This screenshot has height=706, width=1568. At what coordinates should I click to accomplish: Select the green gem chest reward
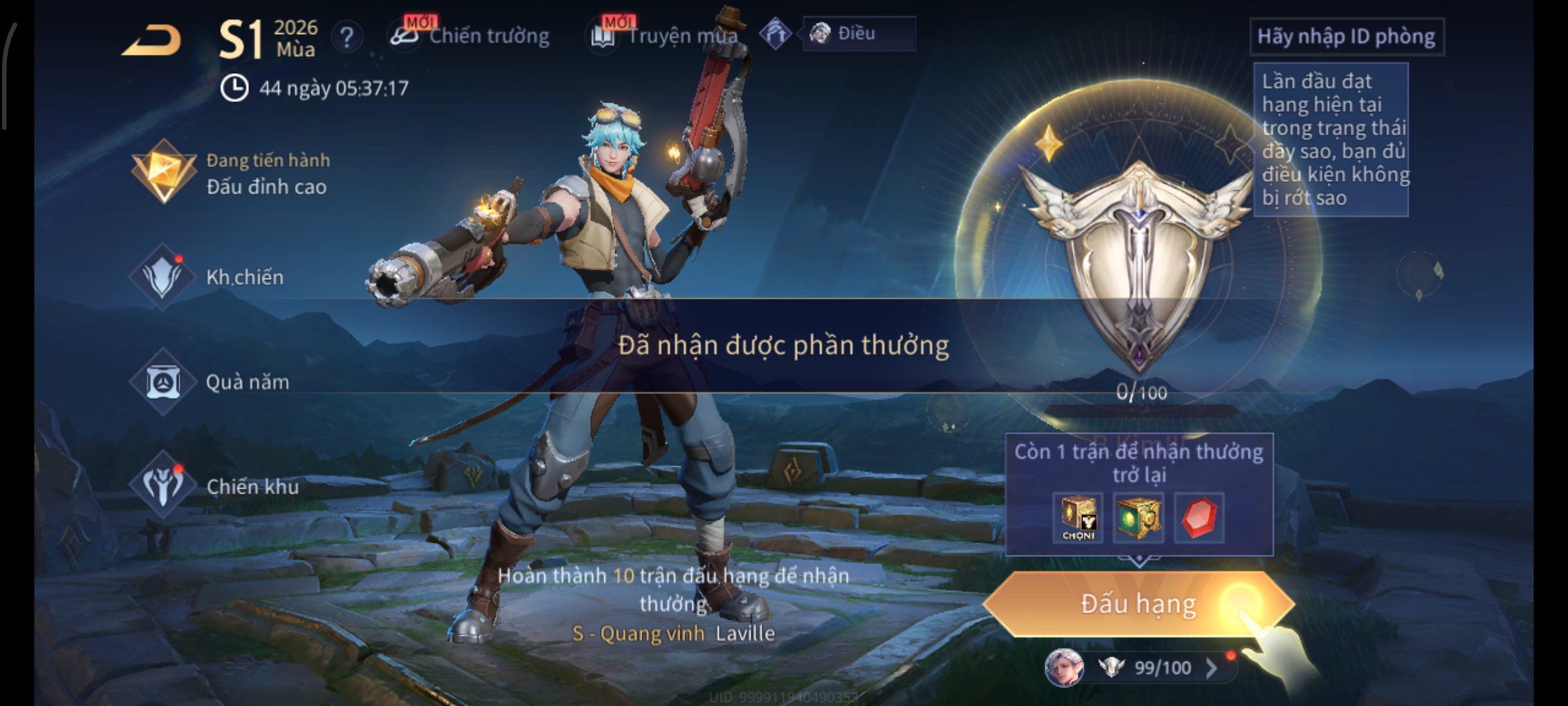click(x=1138, y=518)
